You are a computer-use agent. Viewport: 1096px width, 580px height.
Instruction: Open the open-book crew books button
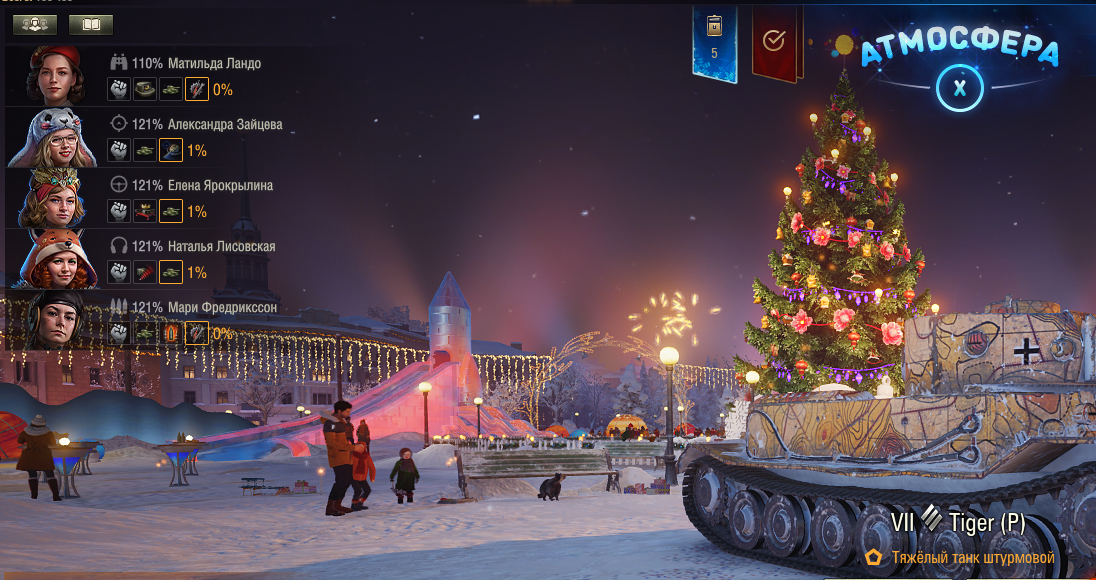[x=91, y=24]
